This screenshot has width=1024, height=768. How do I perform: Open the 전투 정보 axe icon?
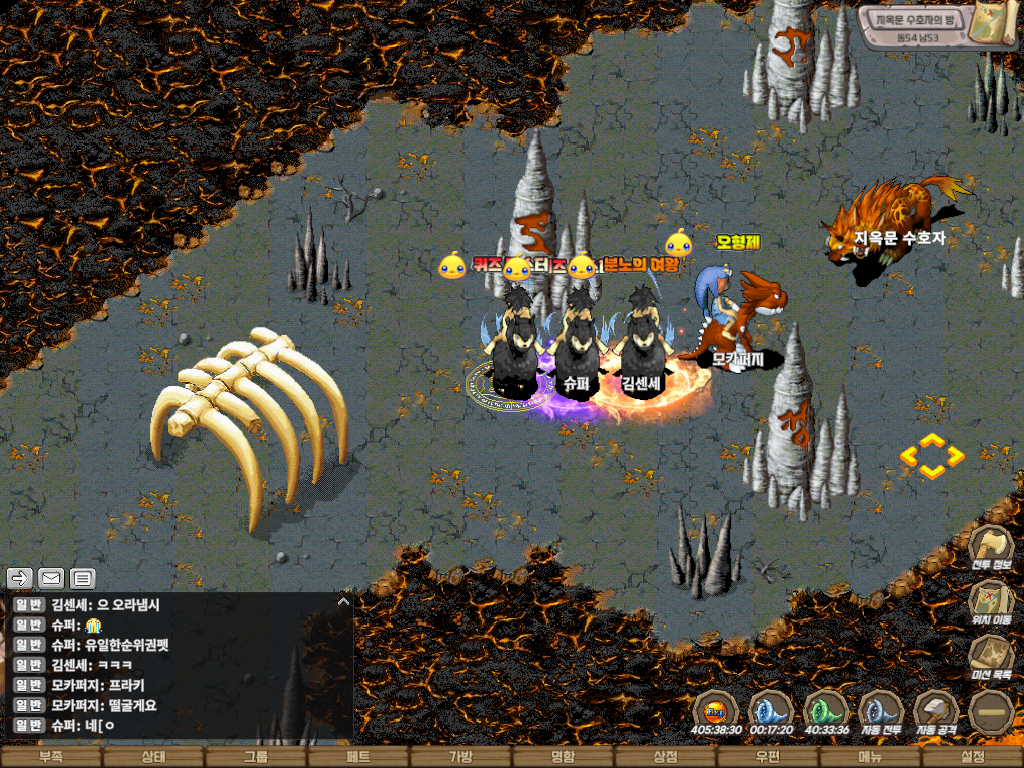(992, 548)
